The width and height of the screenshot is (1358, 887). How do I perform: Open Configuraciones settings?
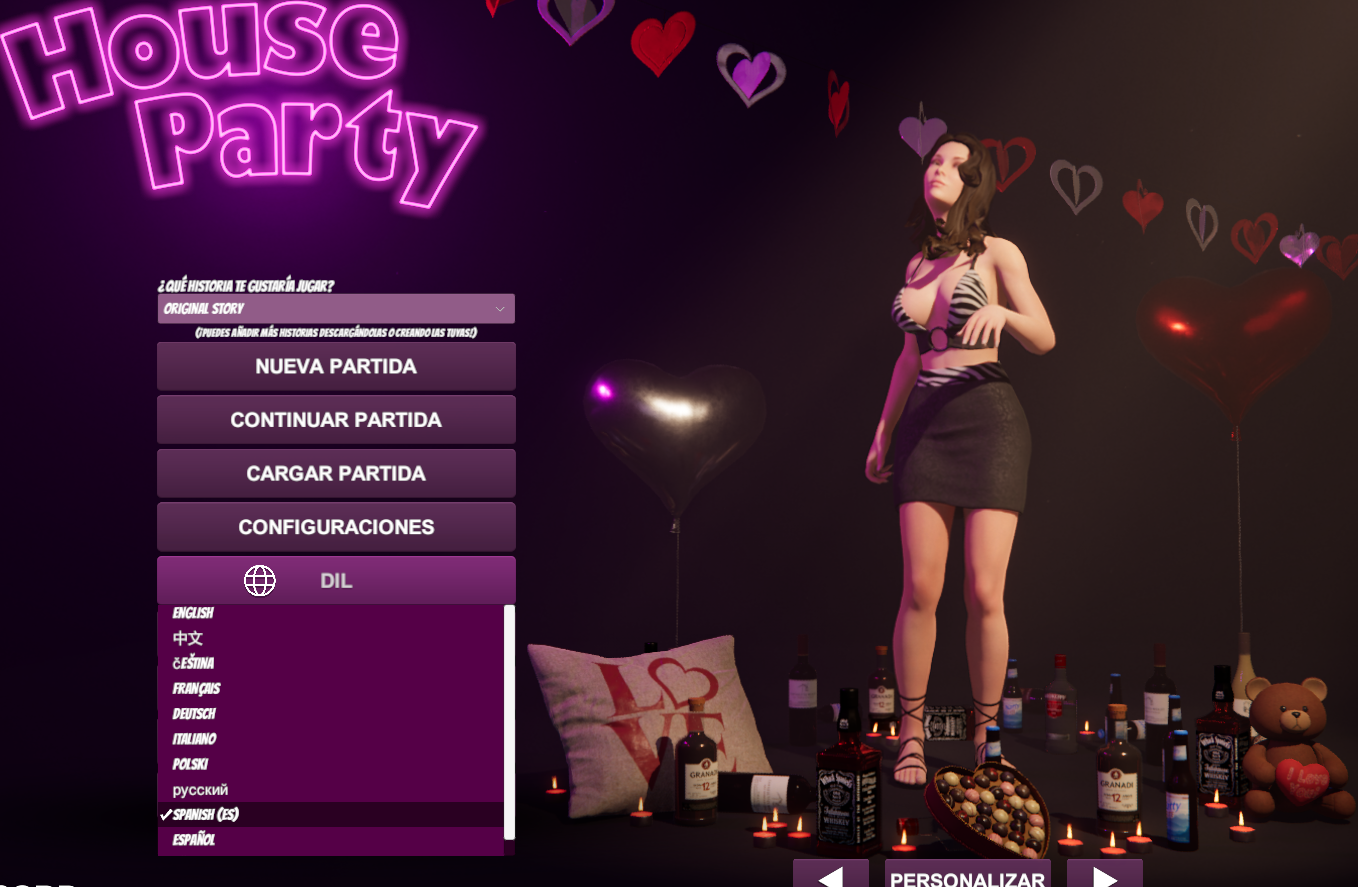coord(336,527)
